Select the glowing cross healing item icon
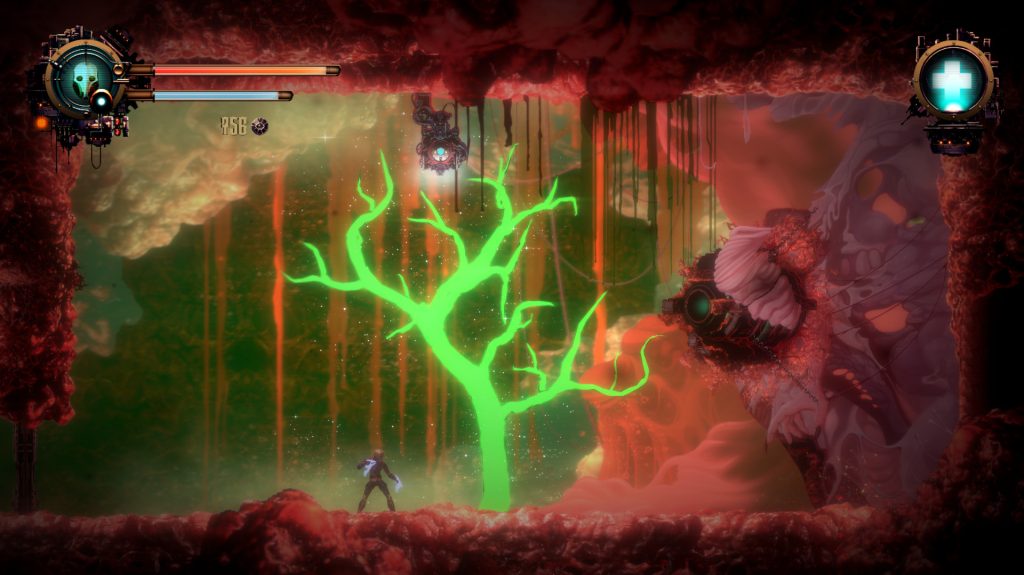 pos(951,78)
